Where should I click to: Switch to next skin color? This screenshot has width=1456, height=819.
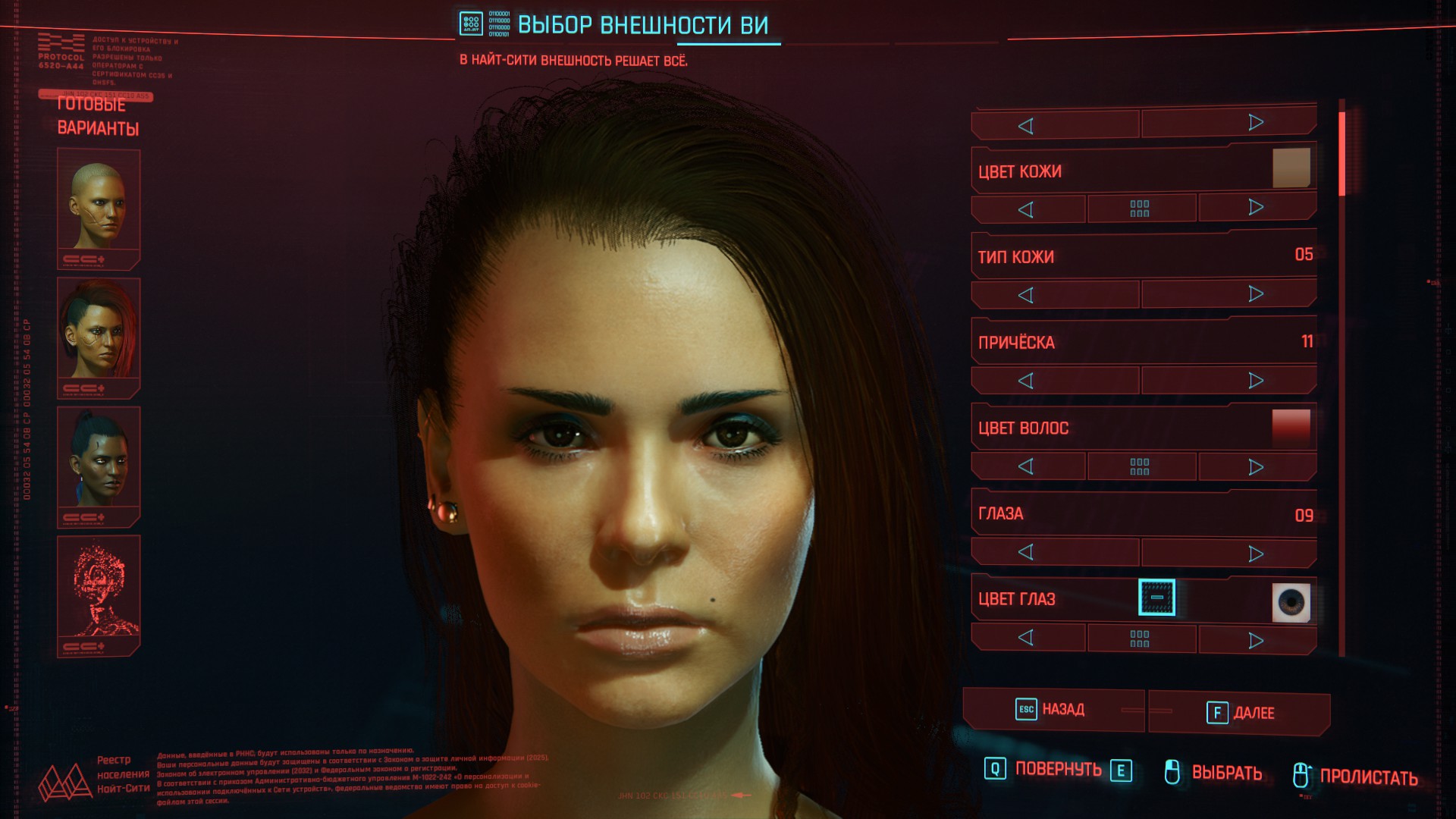(x=1256, y=208)
